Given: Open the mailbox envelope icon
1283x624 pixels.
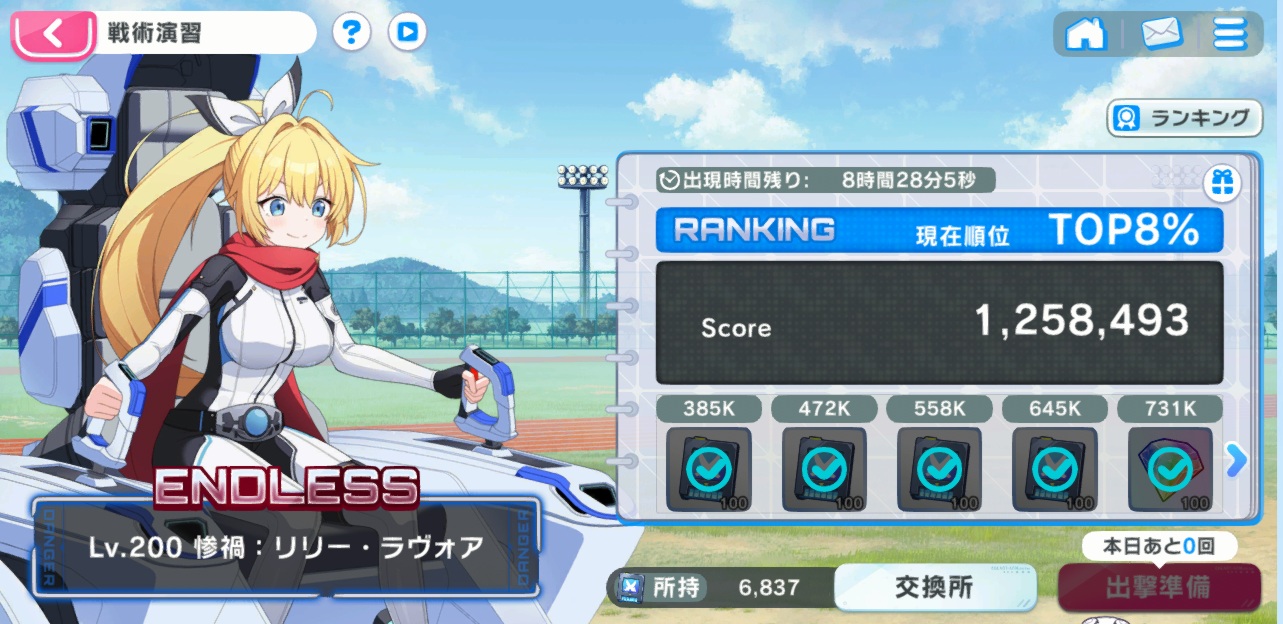Looking at the screenshot, I should tap(1161, 33).
